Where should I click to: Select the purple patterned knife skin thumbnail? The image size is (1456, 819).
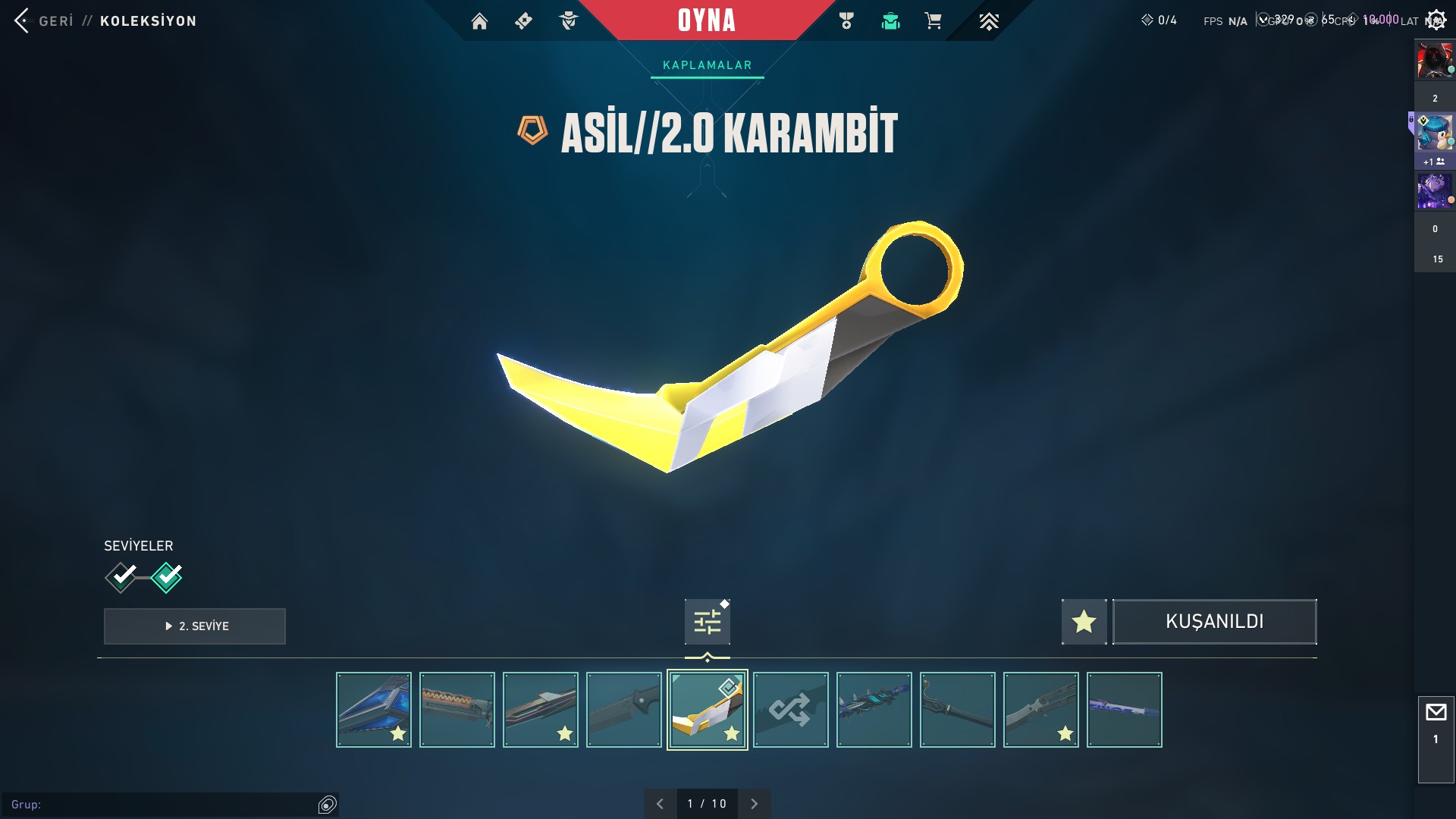pos(1124,710)
